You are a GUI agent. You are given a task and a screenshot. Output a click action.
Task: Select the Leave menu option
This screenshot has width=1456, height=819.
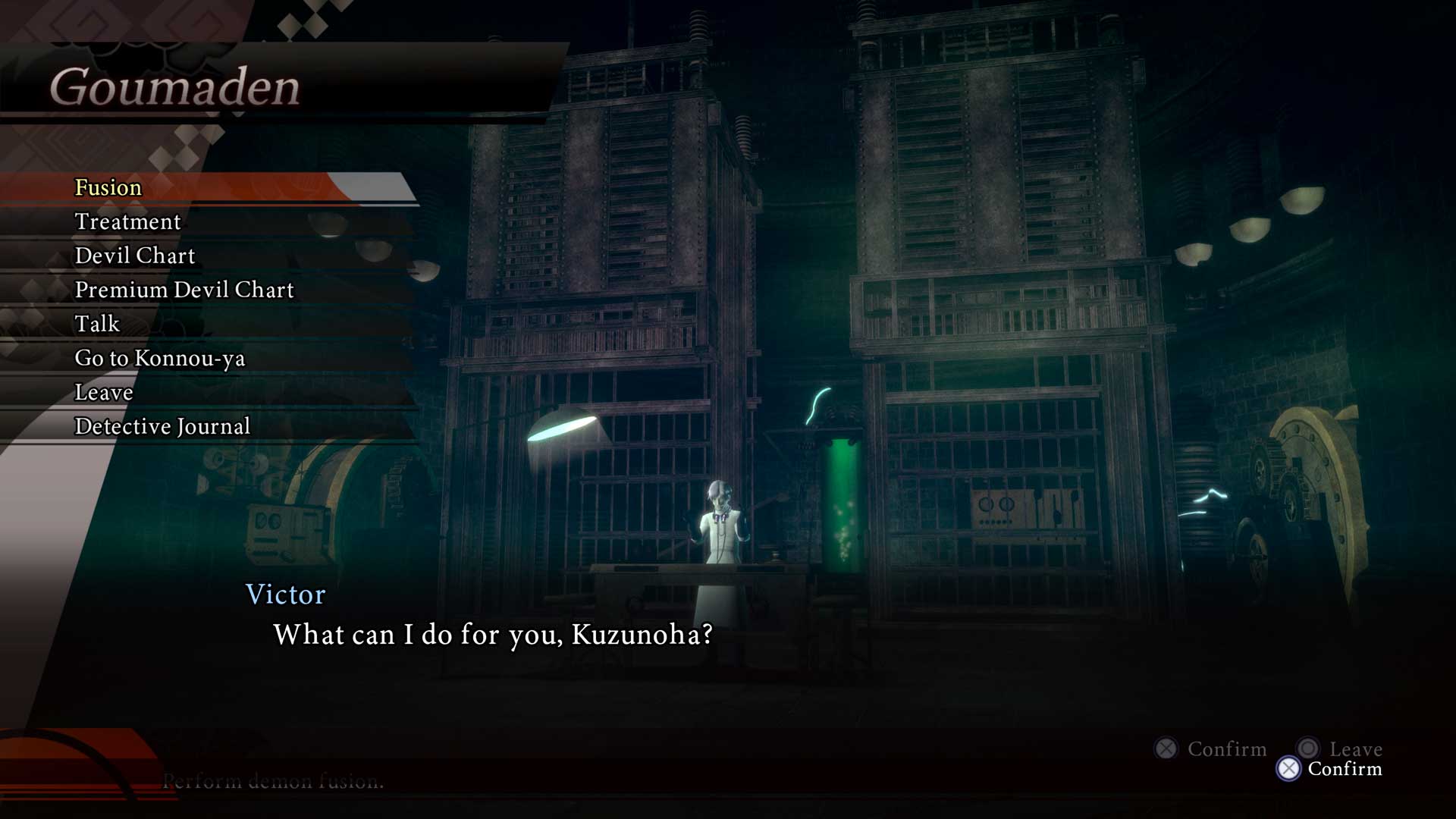point(104,392)
